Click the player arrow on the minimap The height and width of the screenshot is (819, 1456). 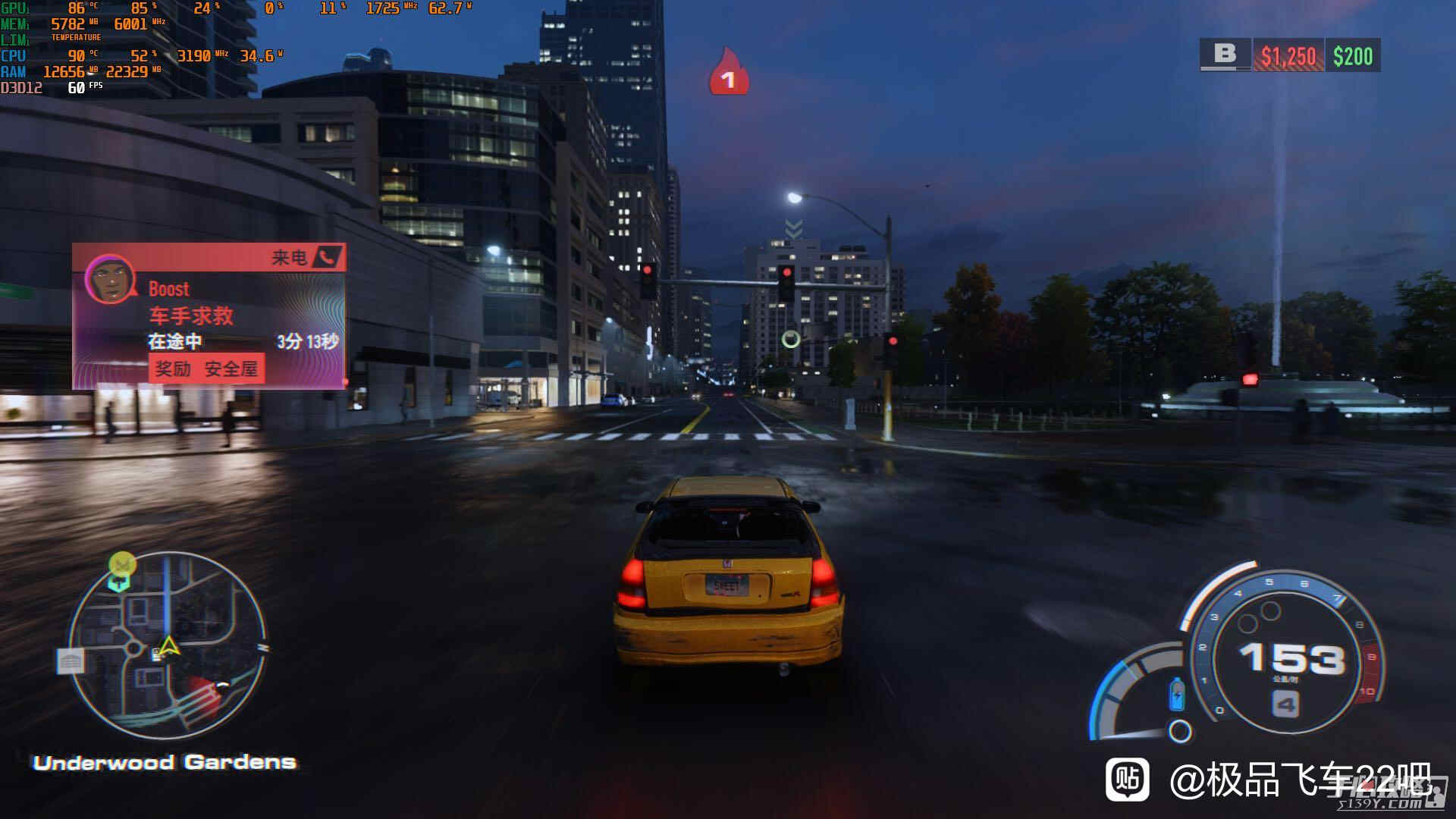tap(168, 647)
